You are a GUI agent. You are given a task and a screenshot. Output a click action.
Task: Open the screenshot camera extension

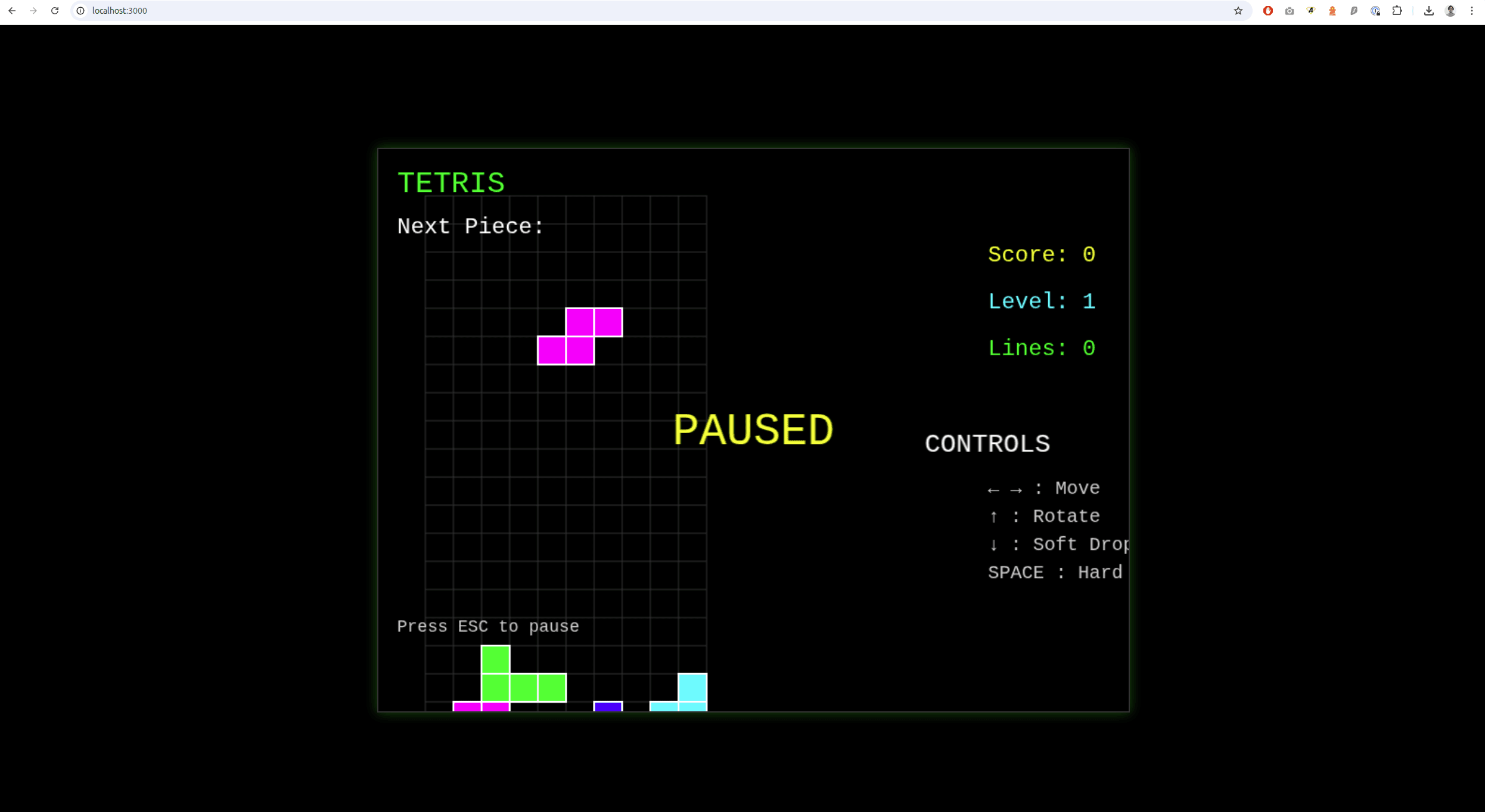tap(1289, 11)
